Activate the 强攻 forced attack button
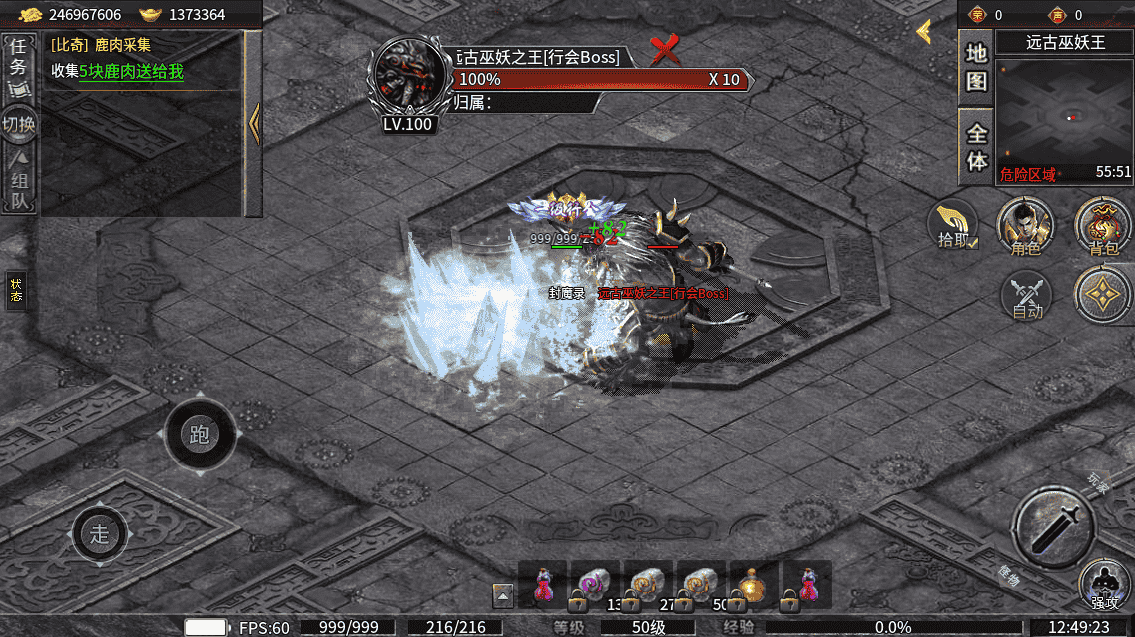 (1104, 586)
